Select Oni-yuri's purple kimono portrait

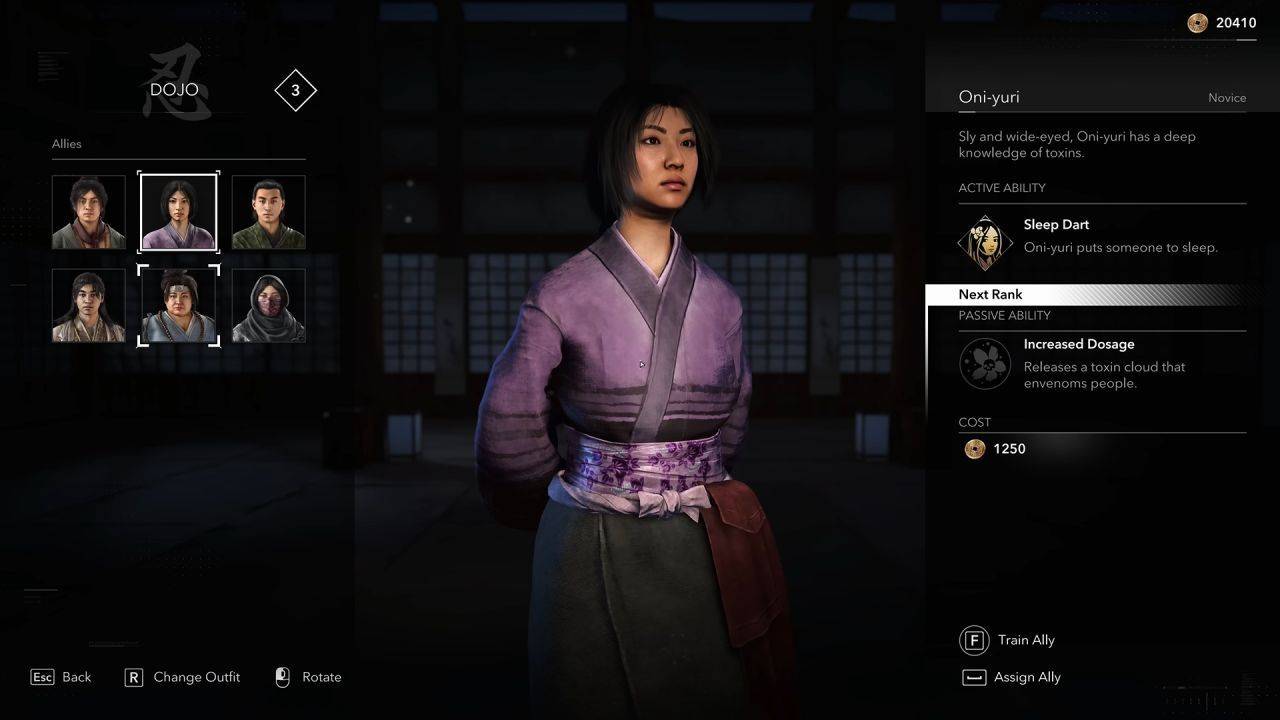[178, 212]
